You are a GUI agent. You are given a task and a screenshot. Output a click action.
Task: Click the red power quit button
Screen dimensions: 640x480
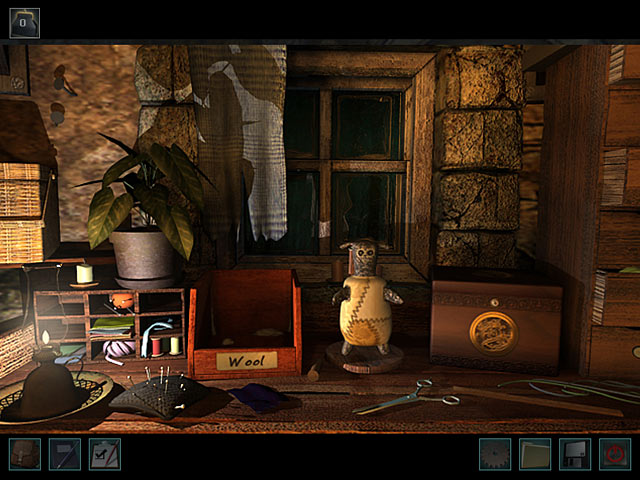(x=615, y=455)
